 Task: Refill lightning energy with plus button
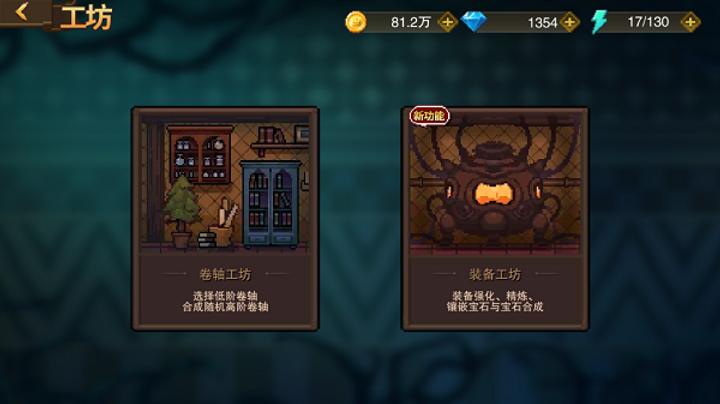pos(689,22)
